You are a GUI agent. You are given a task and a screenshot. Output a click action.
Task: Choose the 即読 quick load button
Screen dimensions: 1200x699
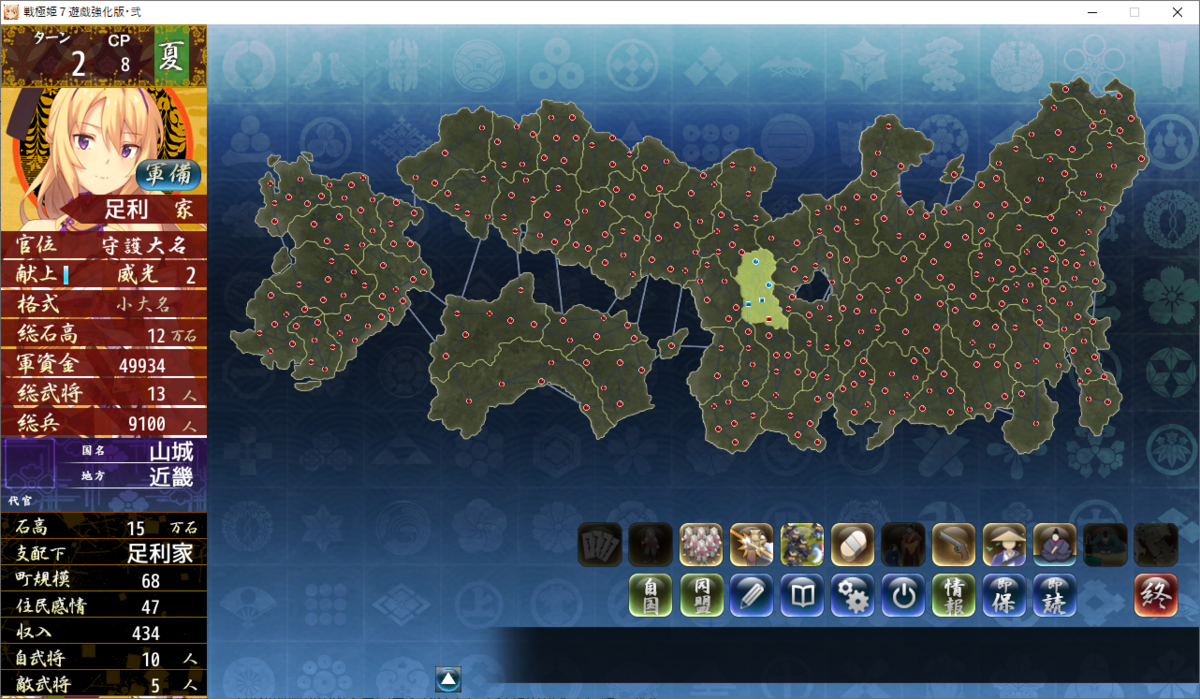pyautogui.click(x=1054, y=595)
